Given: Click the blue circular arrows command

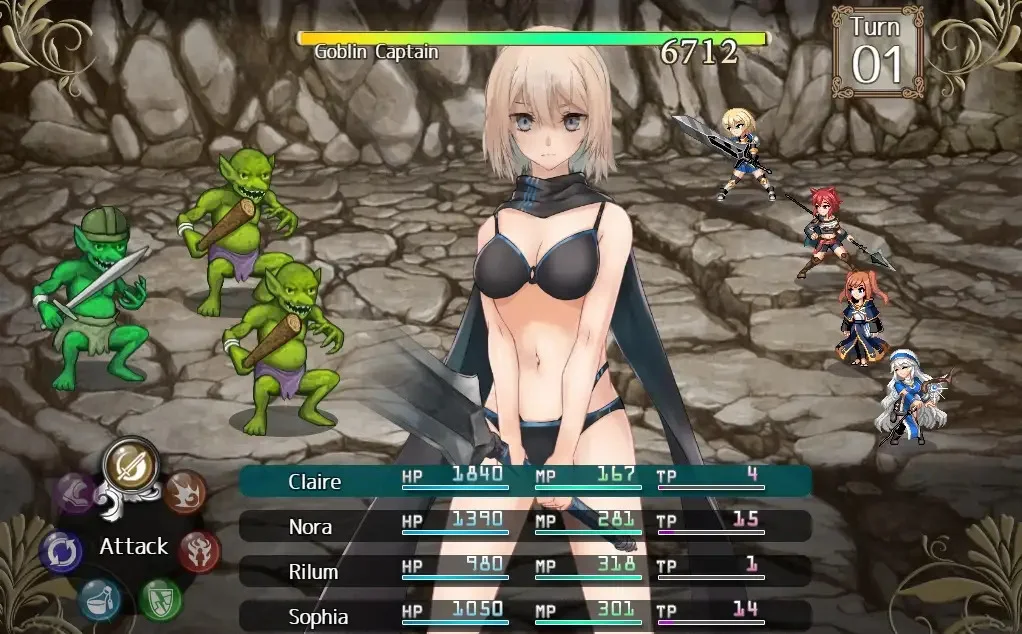Looking at the screenshot, I should 61,552.
